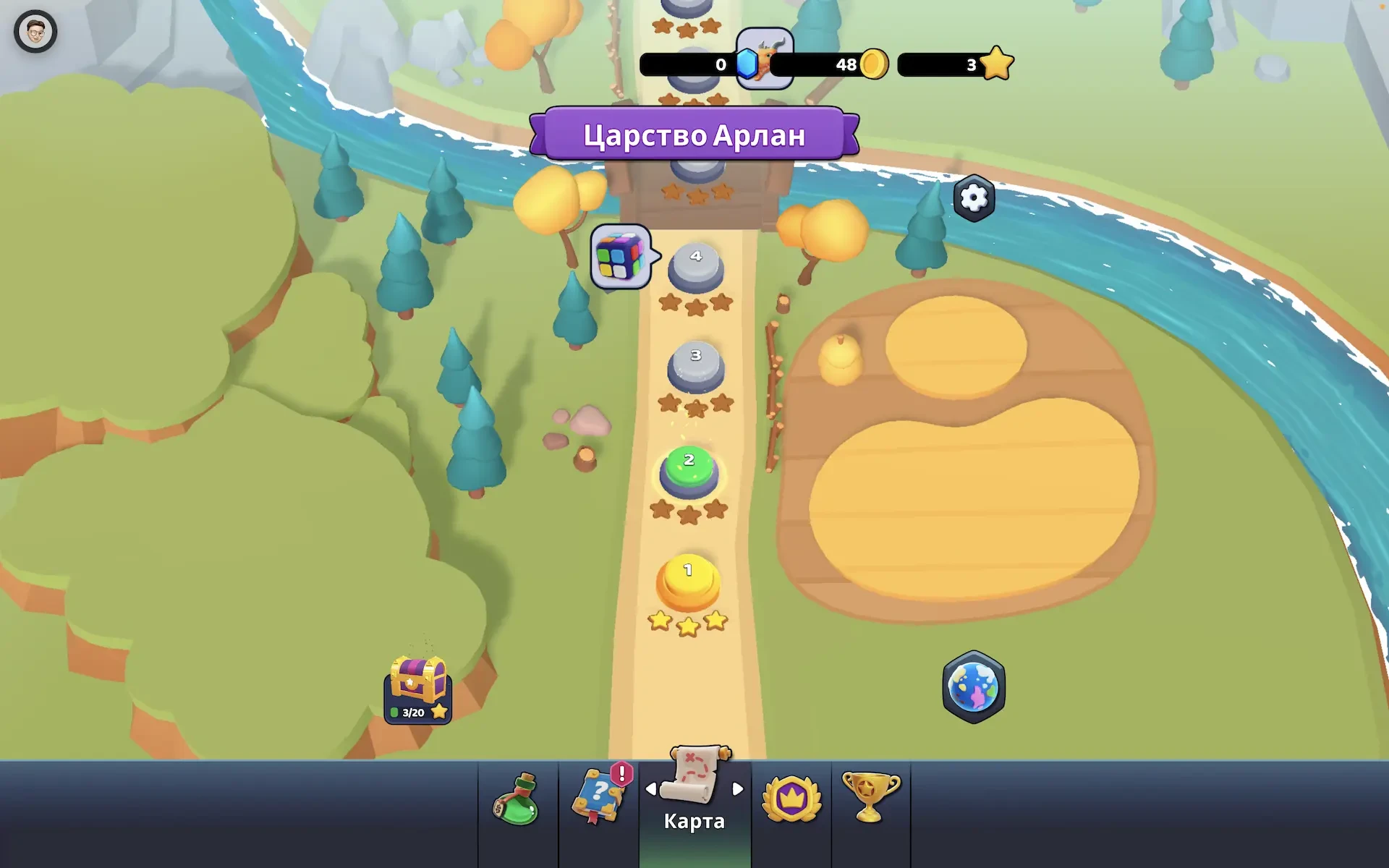Tap the colorful cube speech bubble
The width and height of the screenshot is (1389, 868).
[x=621, y=257]
